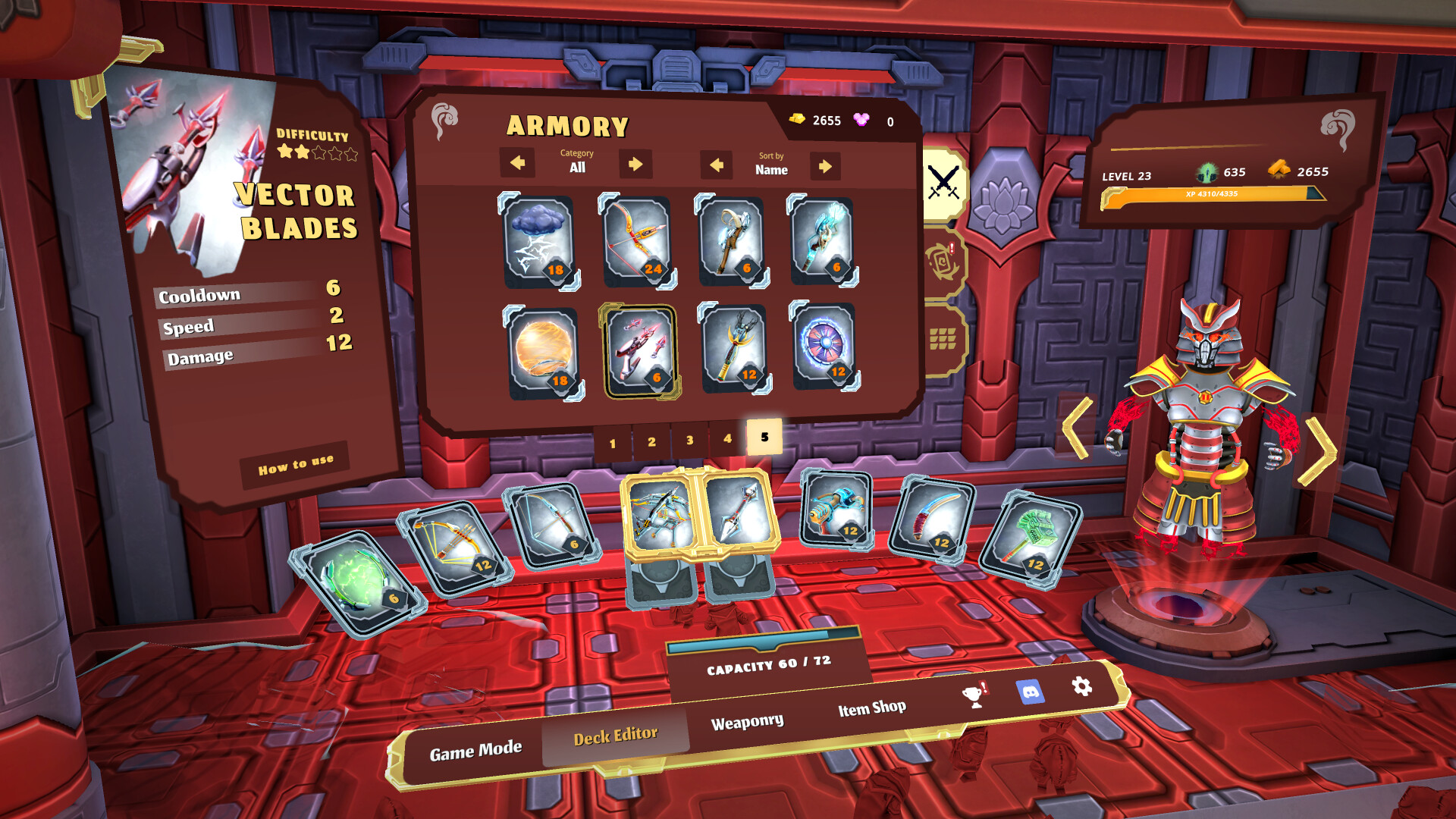This screenshot has width=1456, height=819.
Task: Go to Armory page 3
Action: [x=689, y=438]
